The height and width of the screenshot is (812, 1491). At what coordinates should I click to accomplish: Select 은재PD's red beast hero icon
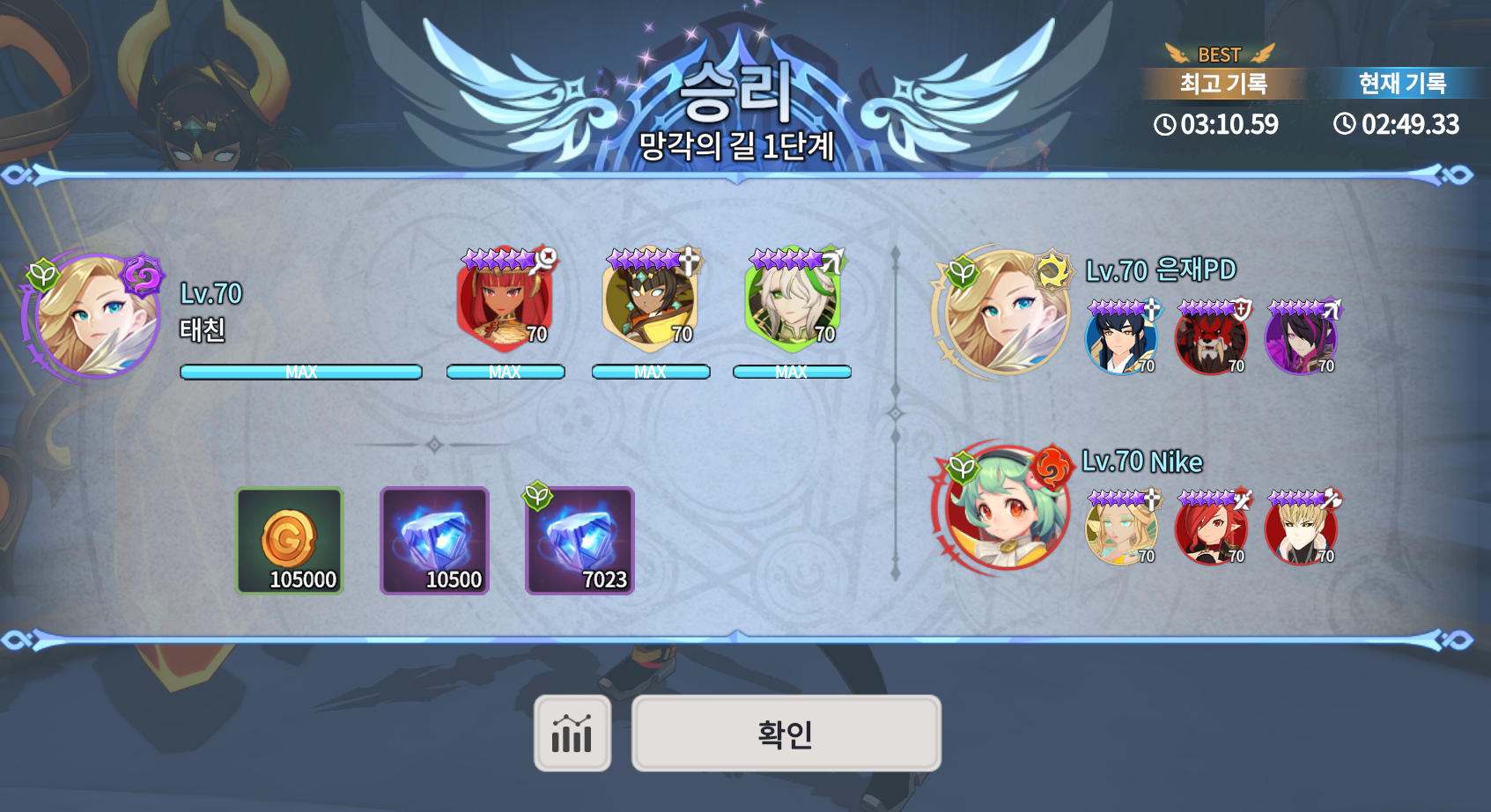click(x=1211, y=339)
